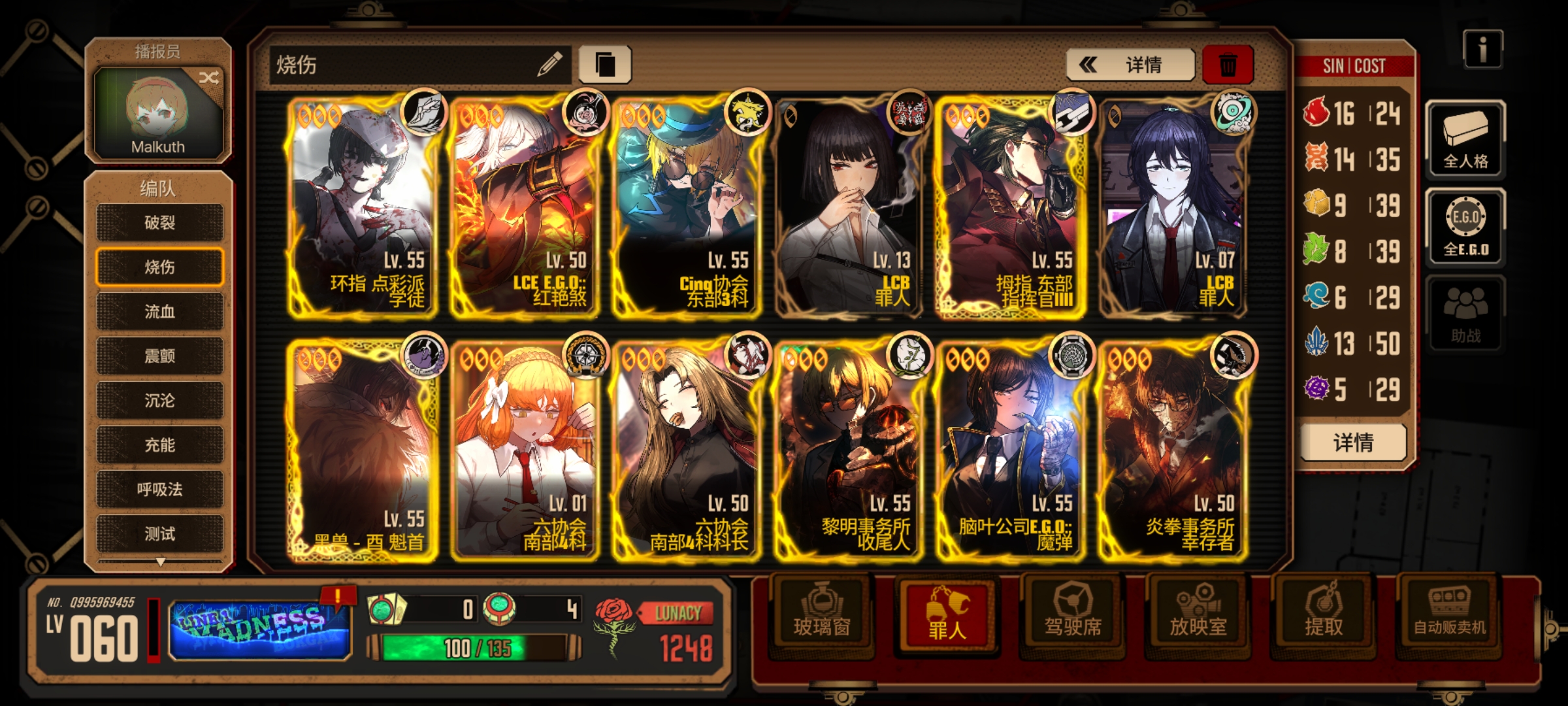This screenshot has width=1568, height=706.
Task: Collapse details using the double-chevron arrows
Action: click(1089, 65)
